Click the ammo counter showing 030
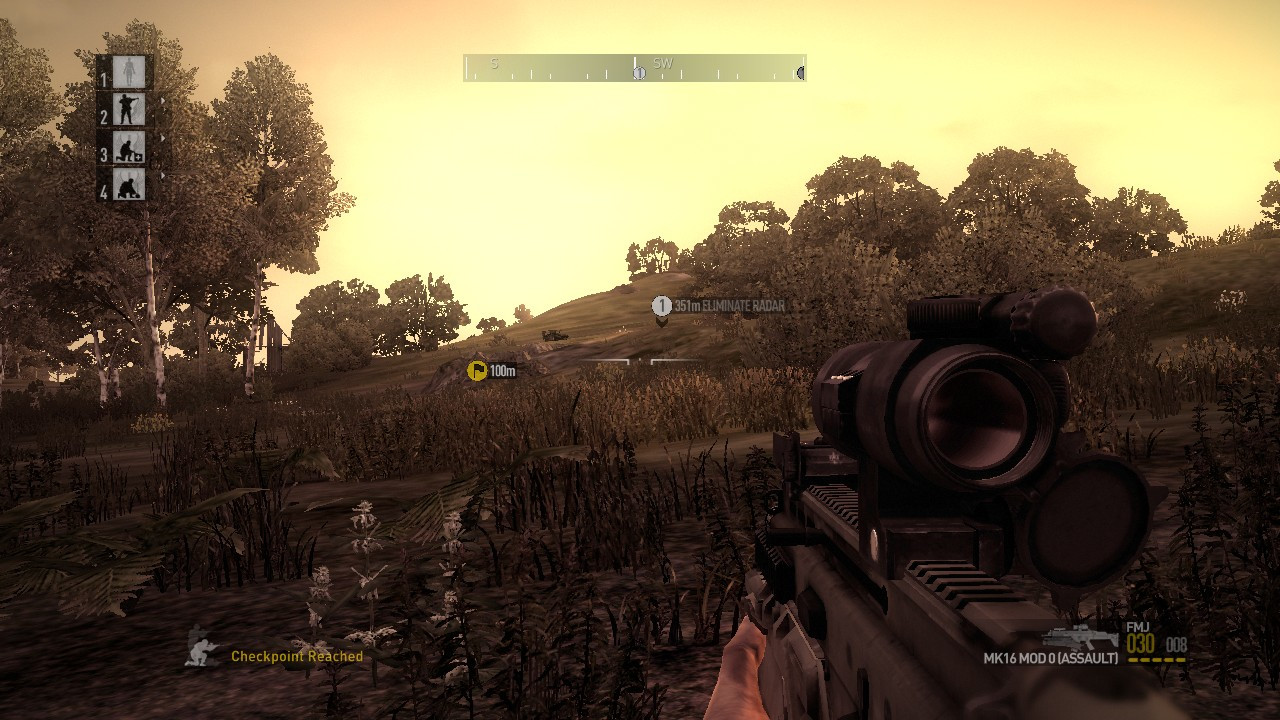This screenshot has width=1280, height=720. coord(1140,642)
